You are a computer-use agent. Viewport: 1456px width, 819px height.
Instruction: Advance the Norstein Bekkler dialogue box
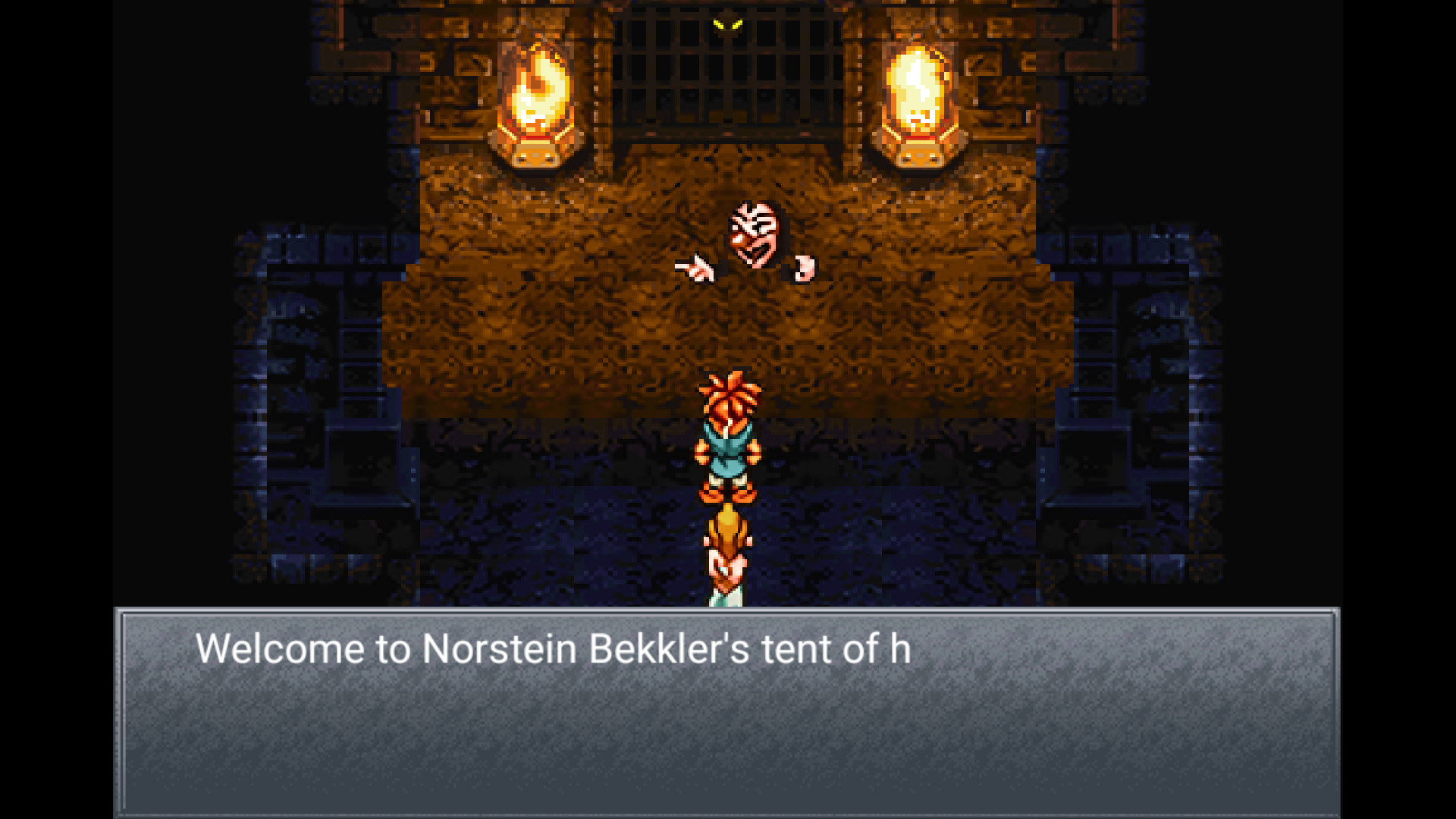click(x=726, y=711)
